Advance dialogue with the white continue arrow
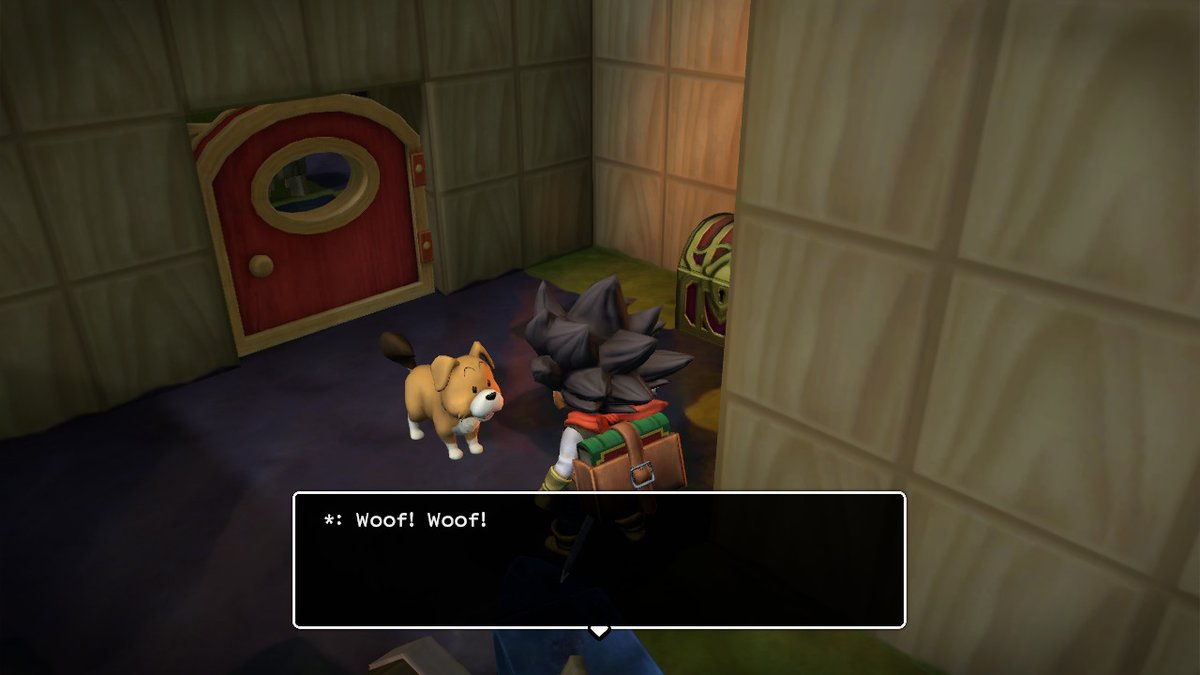This screenshot has height=675, width=1200. click(598, 631)
